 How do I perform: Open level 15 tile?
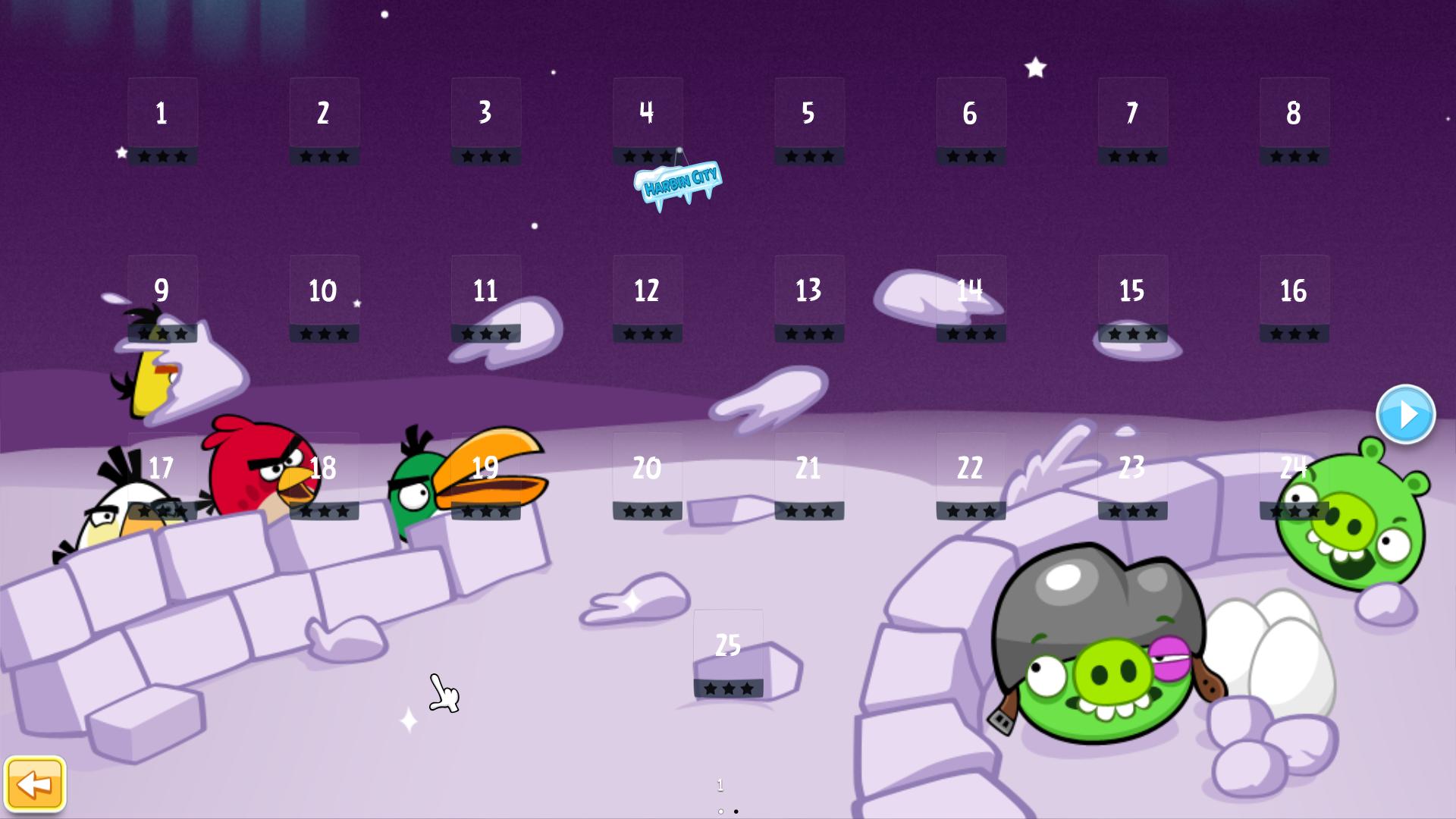pyautogui.click(x=1132, y=297)
